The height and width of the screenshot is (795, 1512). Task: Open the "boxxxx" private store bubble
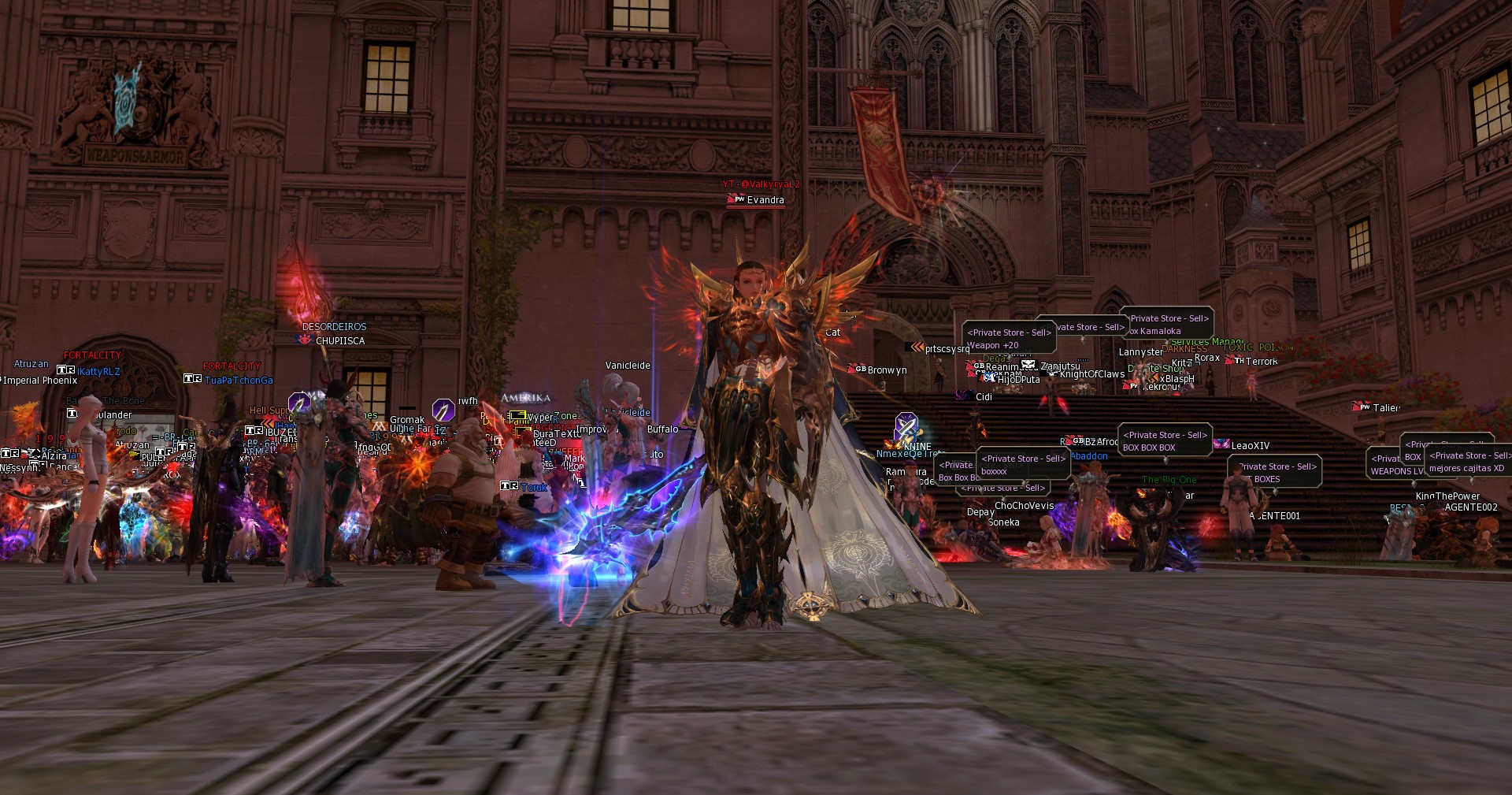point(1022,465)
